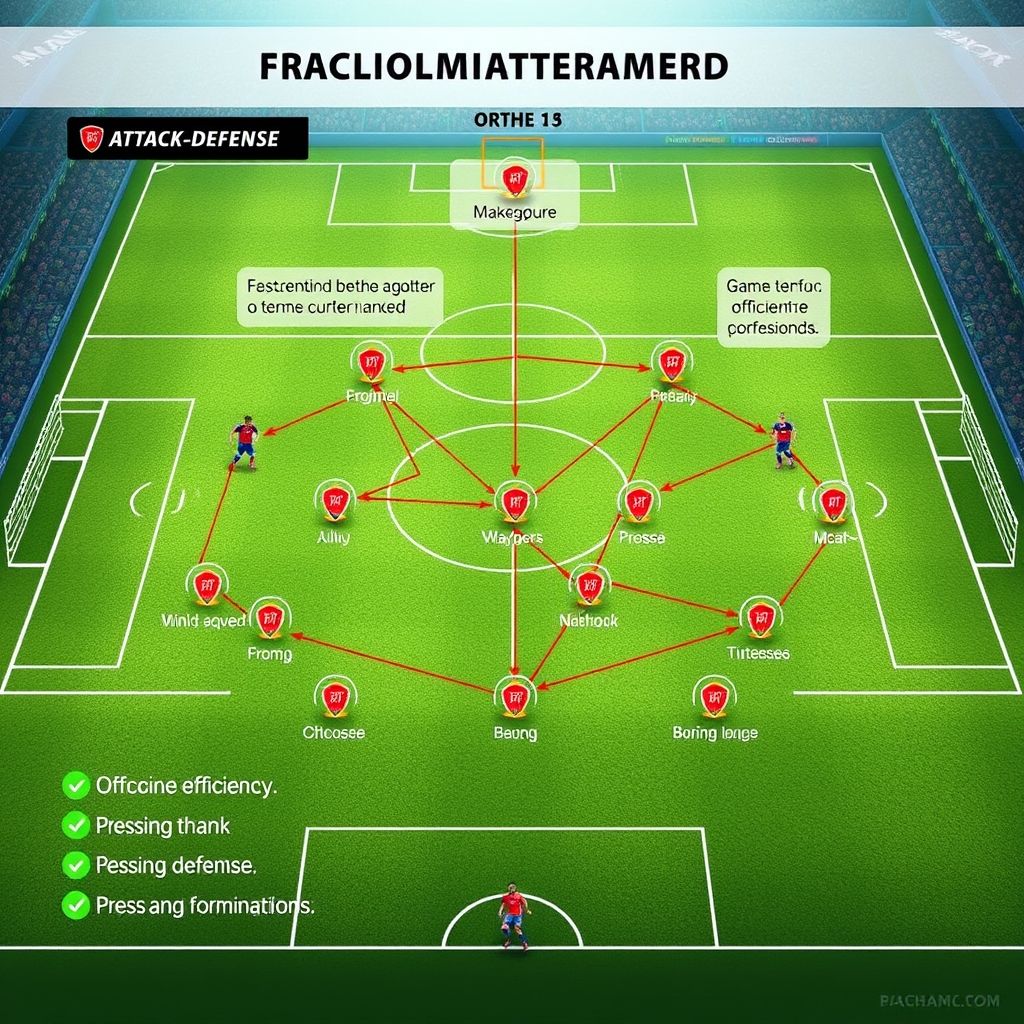The width and height of the screenshot is (1024, 1024).
Task: Click the Mcat position marker
Action: pyautogui.click(x=831, y=502)
